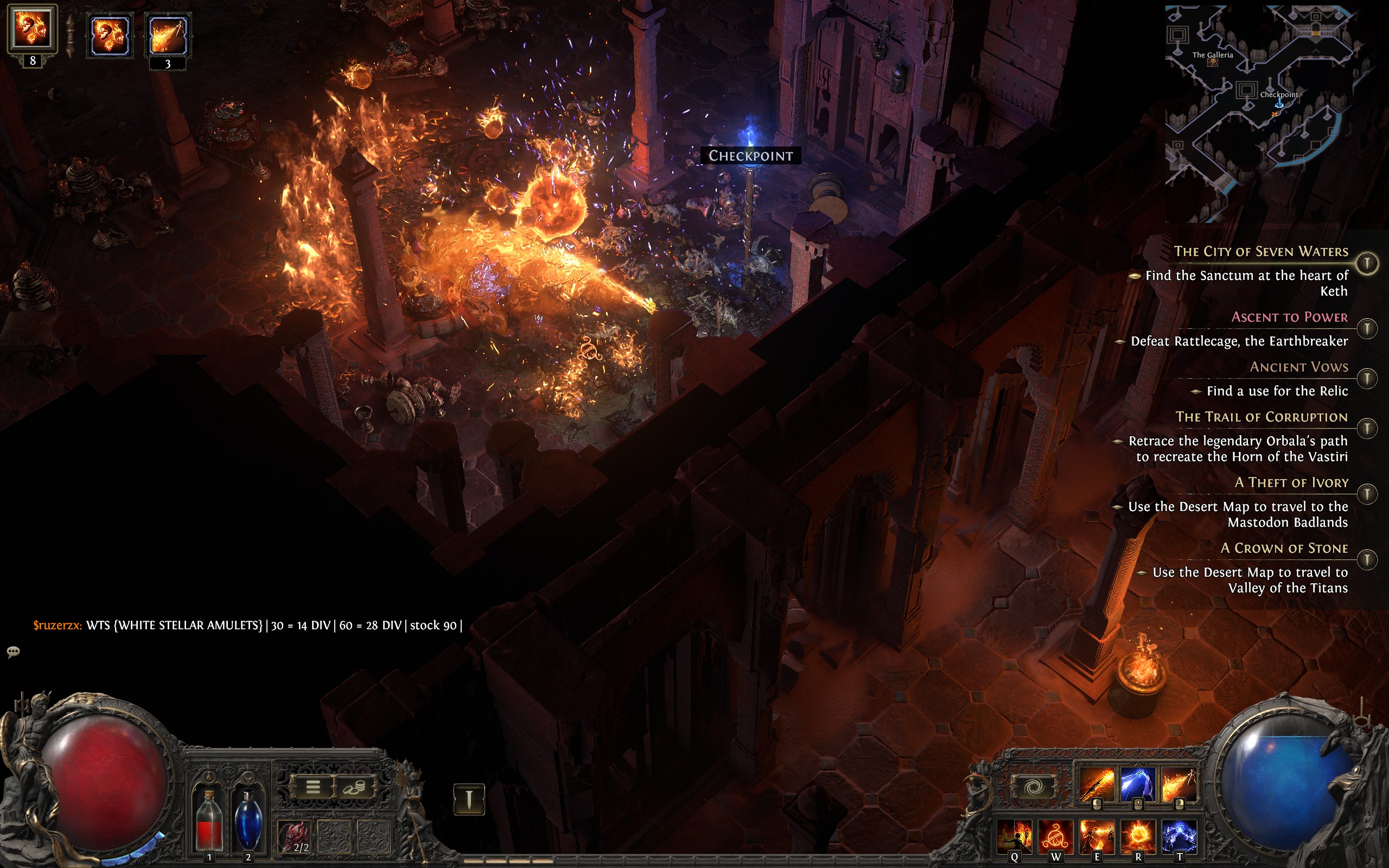Expand The City of Seven Waters quest entry

1367,263
